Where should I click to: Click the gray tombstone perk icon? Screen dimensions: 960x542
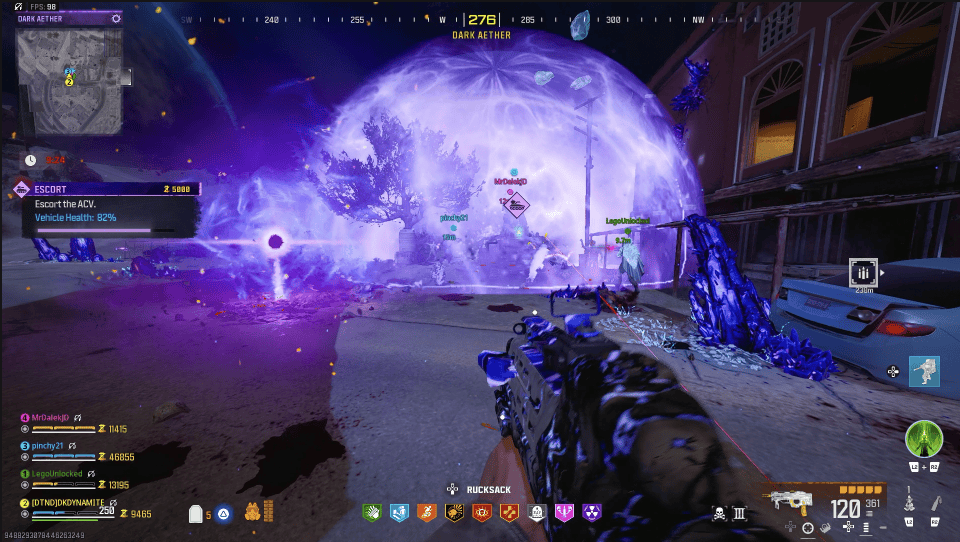[x=536, y=513]
